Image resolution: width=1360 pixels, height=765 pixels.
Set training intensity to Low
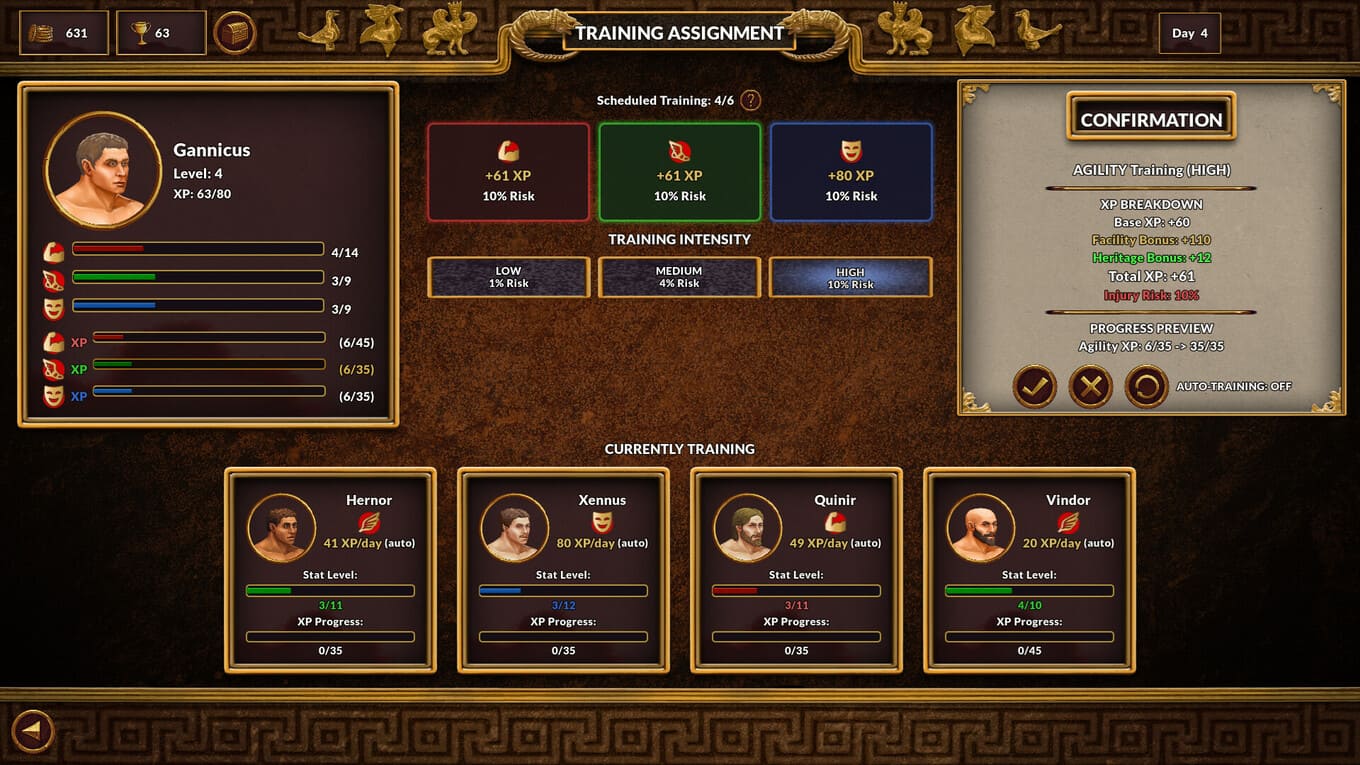pos(508,277)
